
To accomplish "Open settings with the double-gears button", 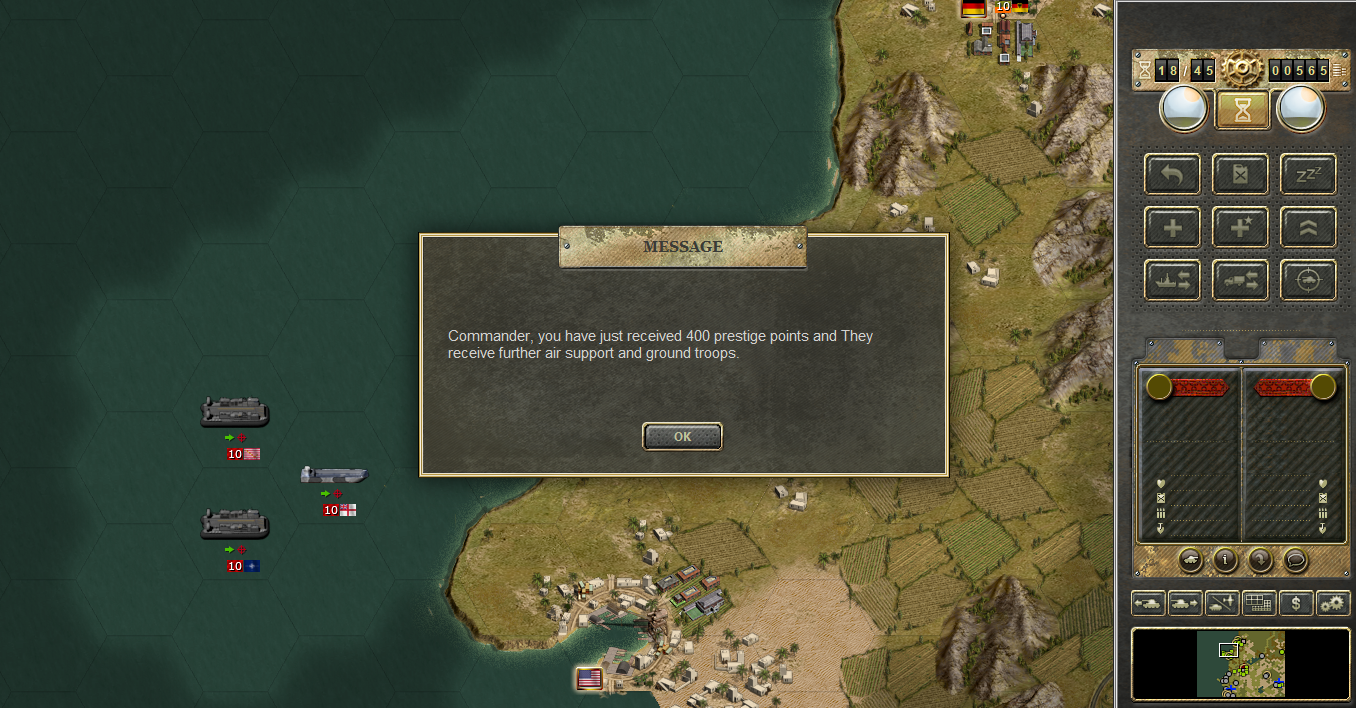I will pos(1333,603).
